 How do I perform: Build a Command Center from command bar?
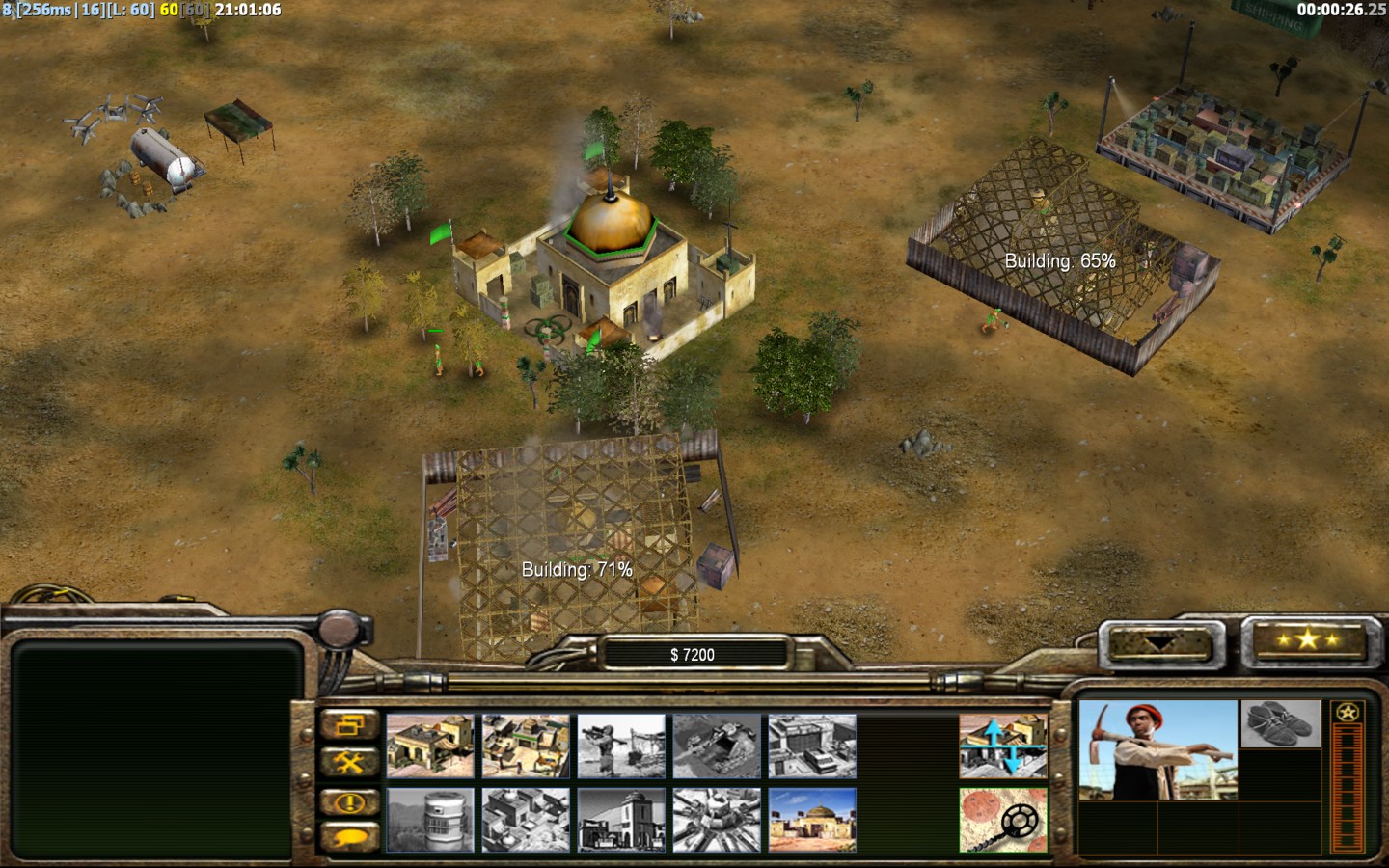click(x=812, y=821)
